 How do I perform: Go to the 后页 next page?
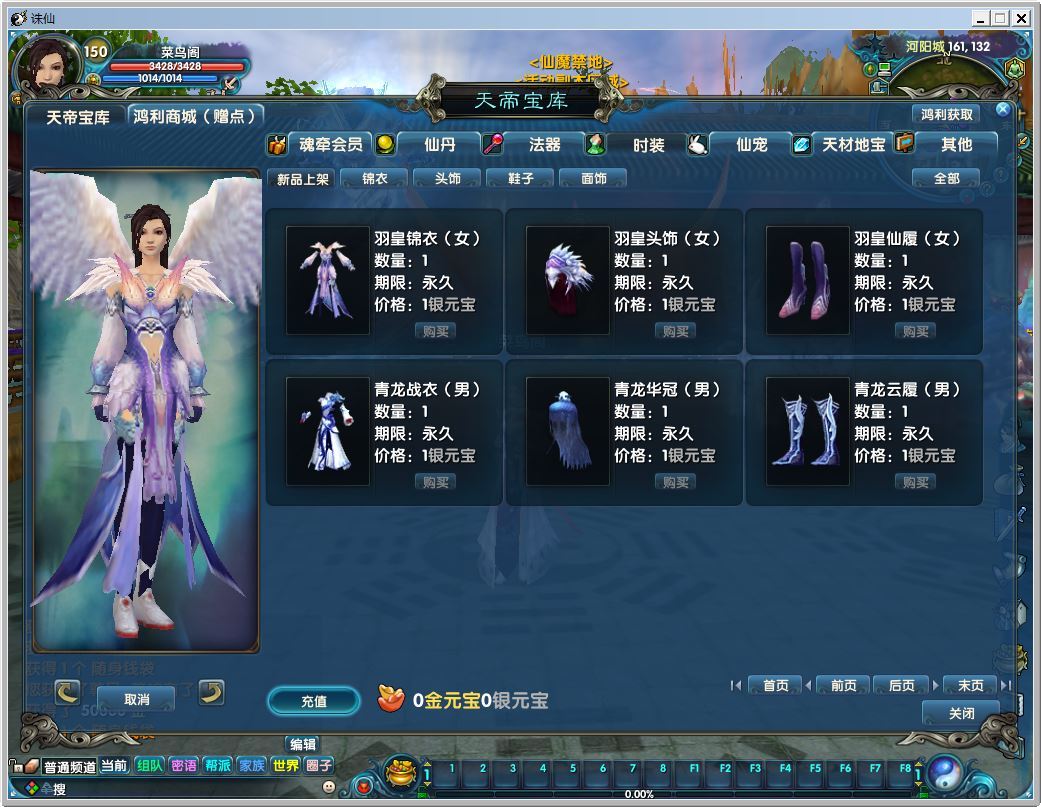(x=901, y=685)
